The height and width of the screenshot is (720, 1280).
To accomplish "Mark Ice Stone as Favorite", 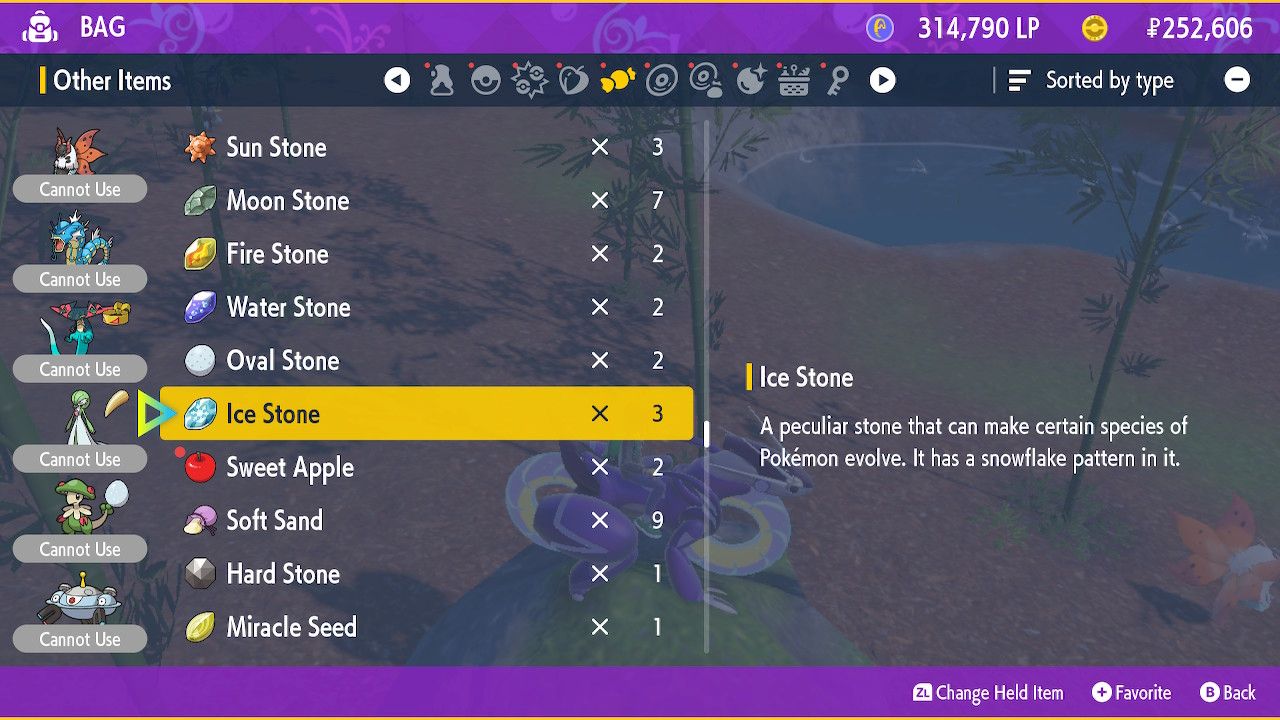I will pos(1131,692).
